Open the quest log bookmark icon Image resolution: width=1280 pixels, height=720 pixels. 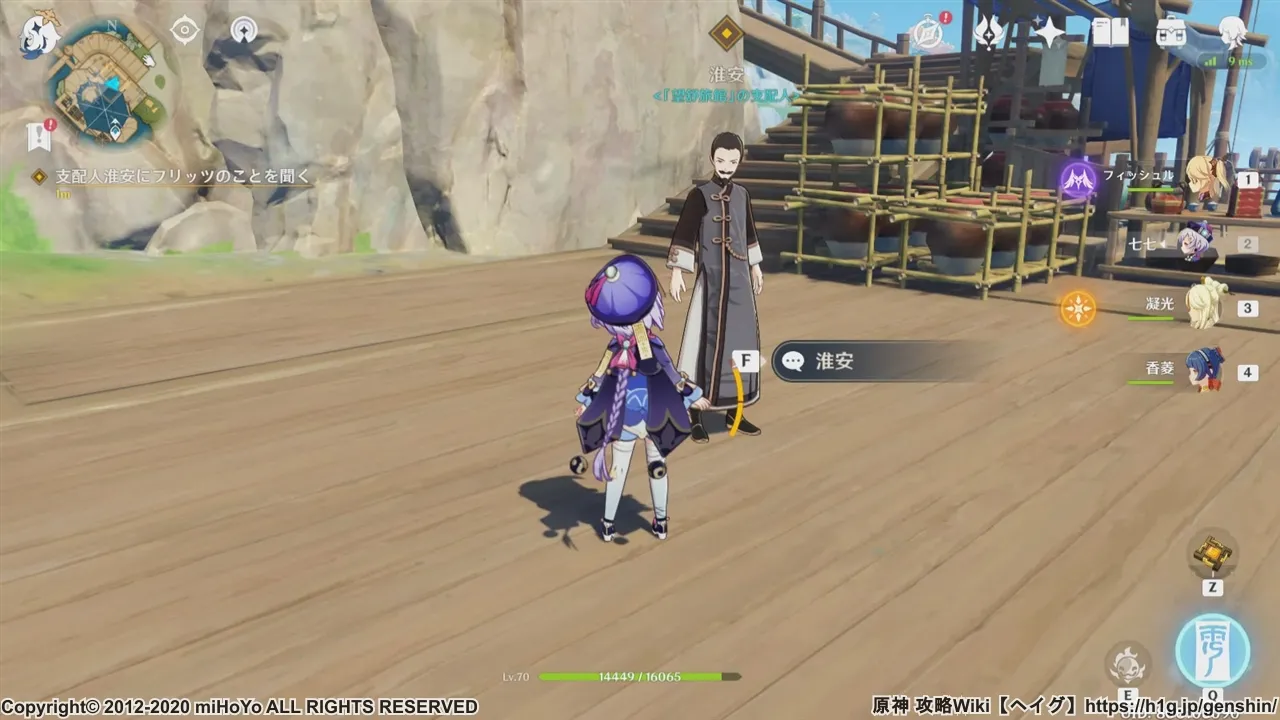click(x=40, y=135)
